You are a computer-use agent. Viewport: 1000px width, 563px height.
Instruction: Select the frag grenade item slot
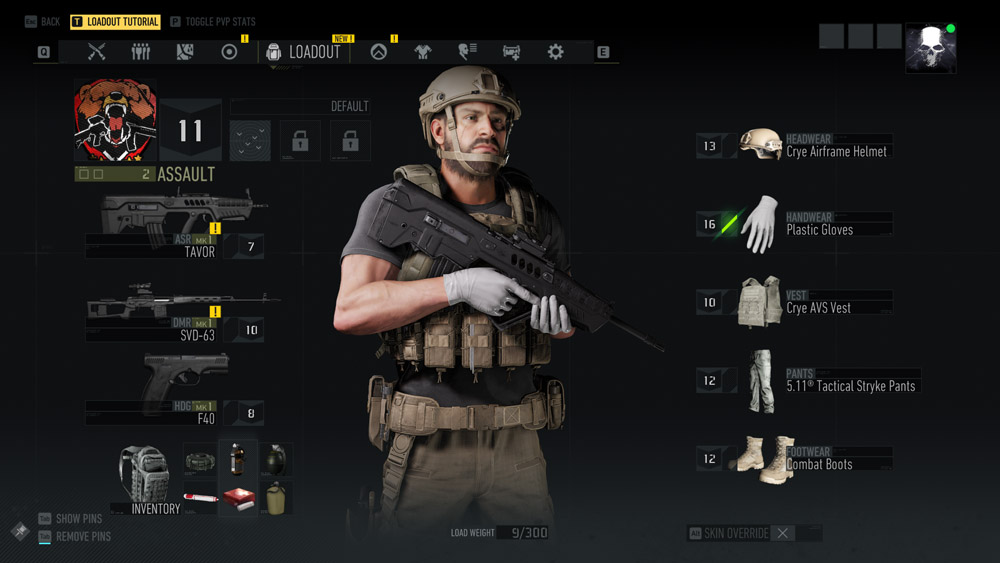[x=275, y=460]
